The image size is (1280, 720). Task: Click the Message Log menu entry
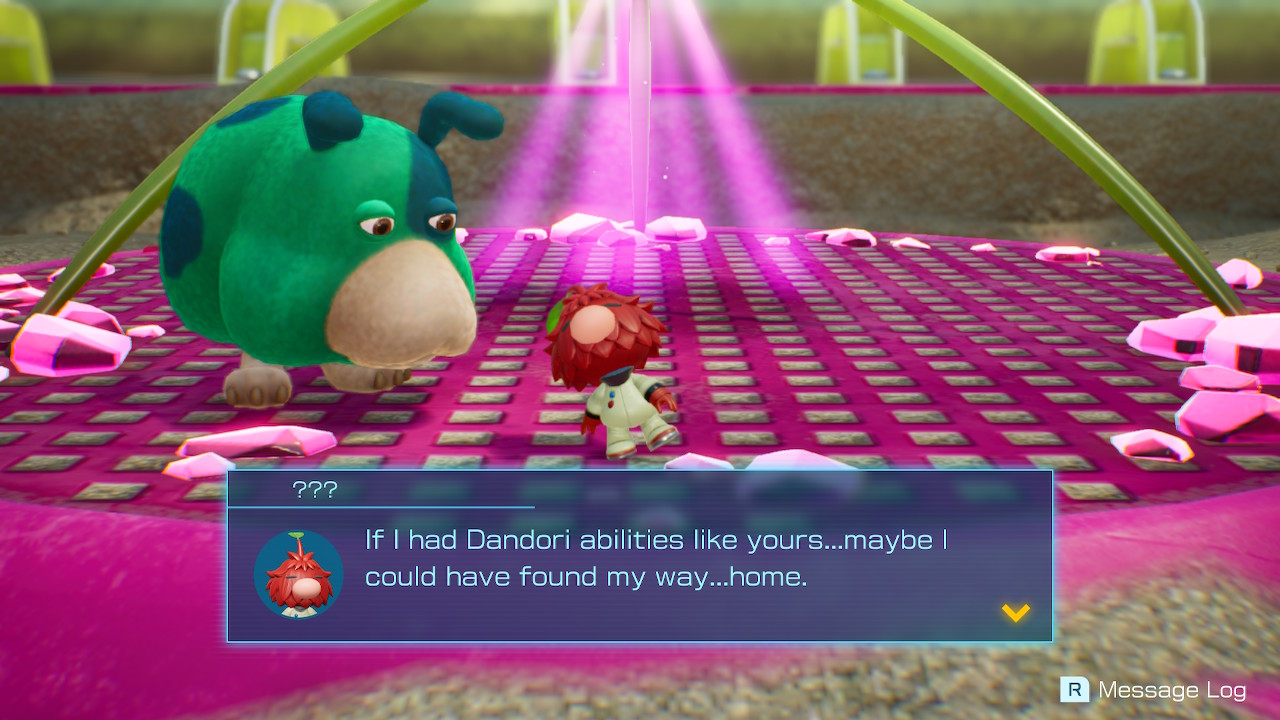click(1172, 690)
